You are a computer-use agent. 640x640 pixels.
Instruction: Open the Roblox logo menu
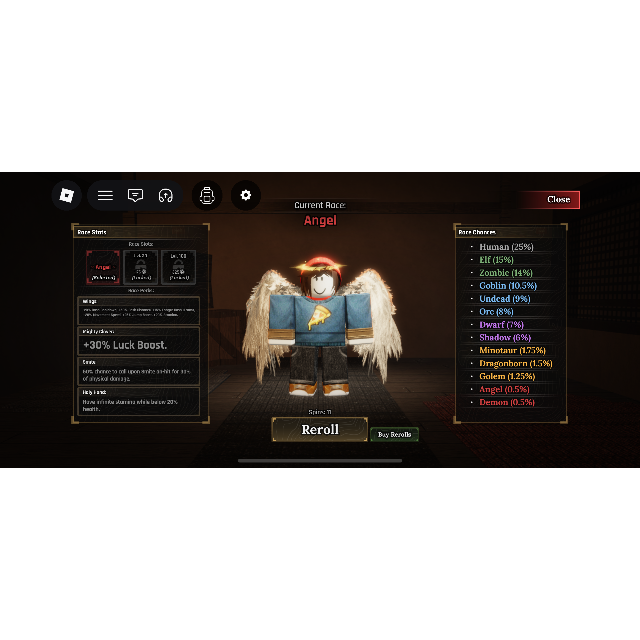pos(67,195)
